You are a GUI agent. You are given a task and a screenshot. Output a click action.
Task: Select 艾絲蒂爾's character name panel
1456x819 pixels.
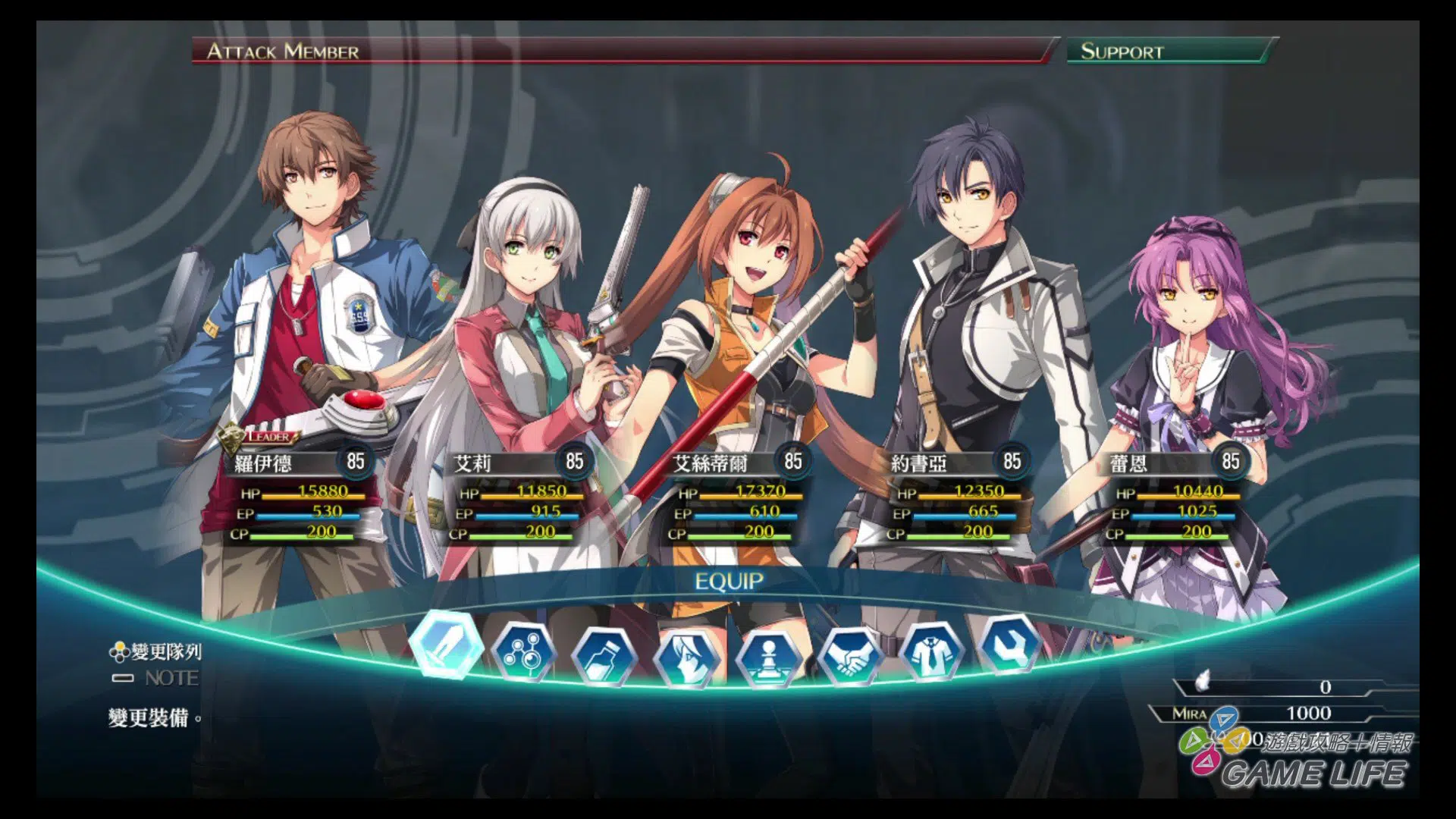(x=720, y=463)
